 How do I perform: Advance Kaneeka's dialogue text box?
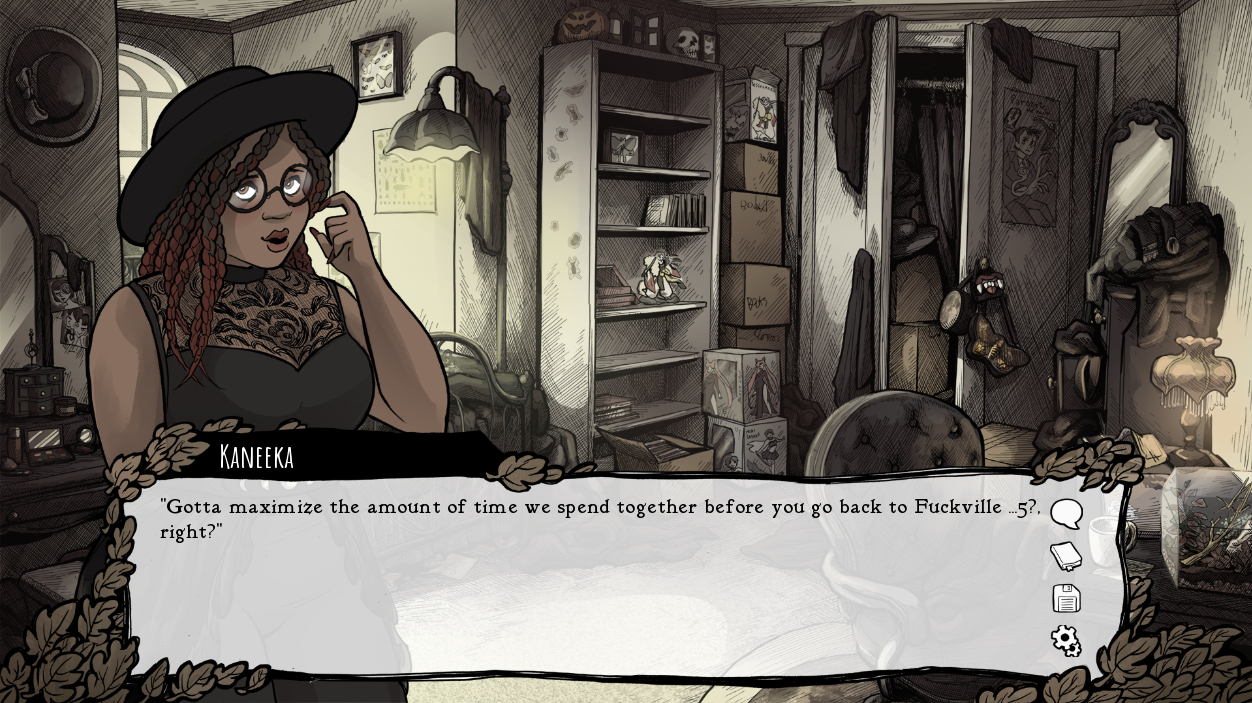coord(590,590)
